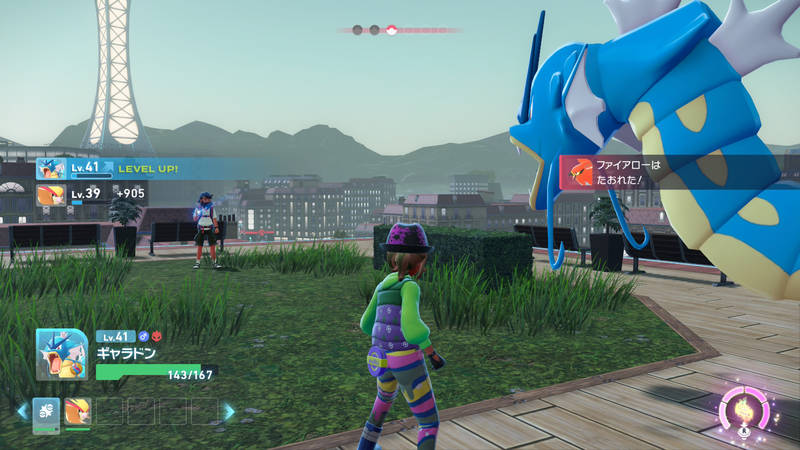The image size is (800, 450).
Task: Select Gyarados slot in the party bar
Action: [47, 411]
